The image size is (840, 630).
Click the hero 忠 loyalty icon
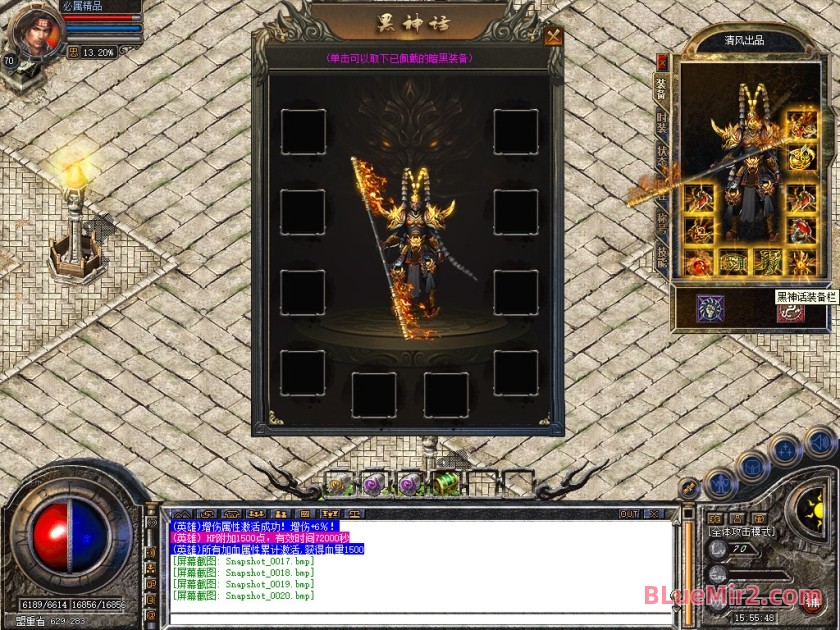click(73, 52)
